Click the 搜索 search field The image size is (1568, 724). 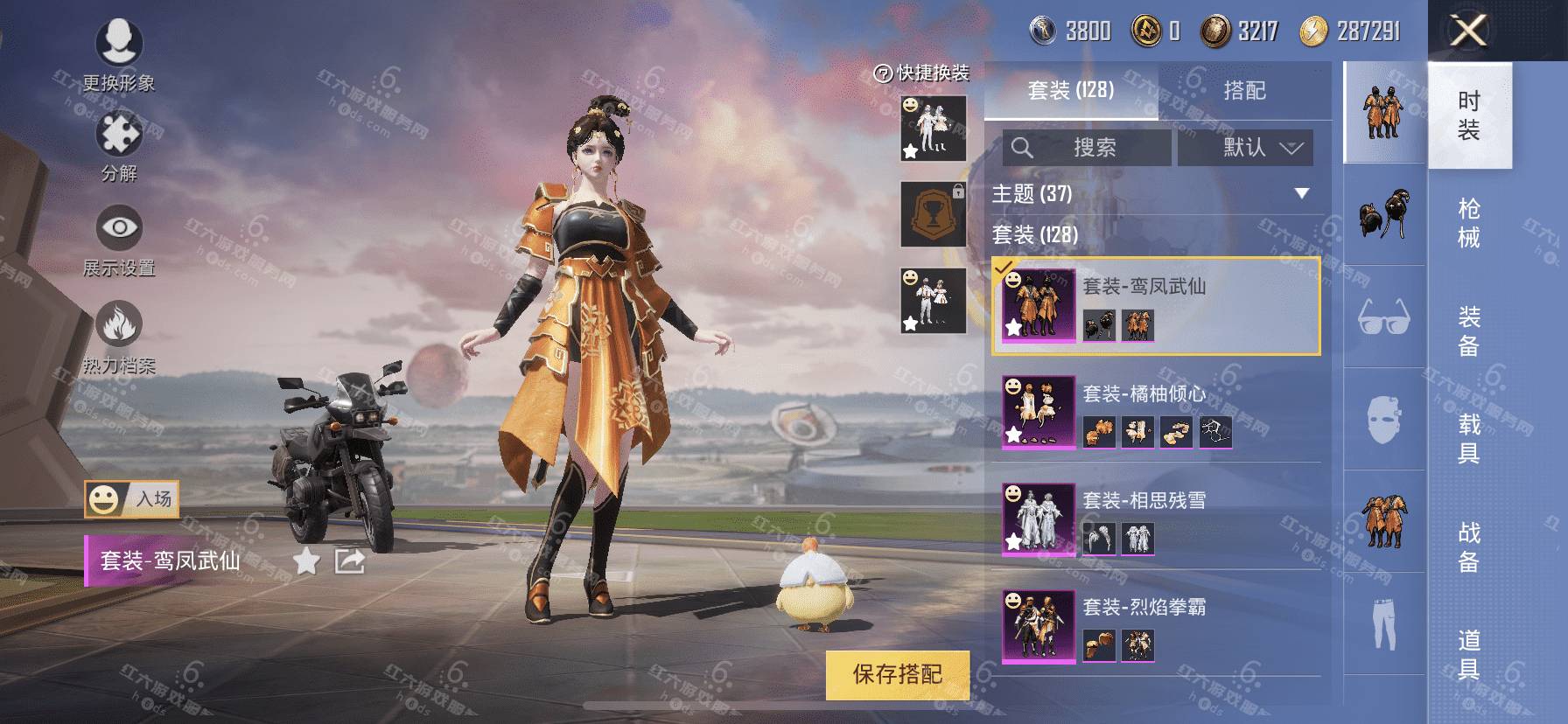pos(1086,148)
